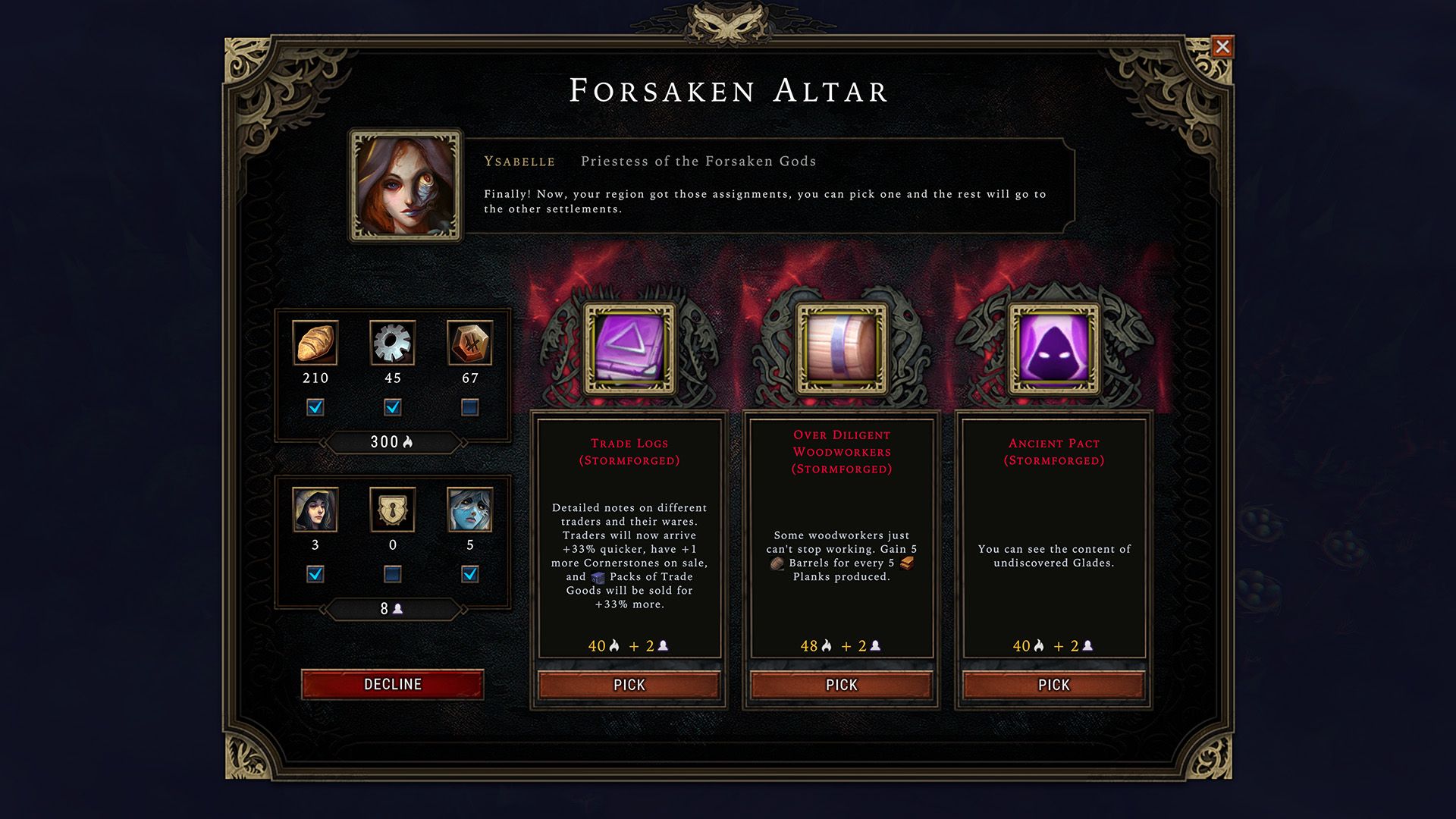Enable the amber rune resource checkbox

pyautogui.click(x=470, y=407)
